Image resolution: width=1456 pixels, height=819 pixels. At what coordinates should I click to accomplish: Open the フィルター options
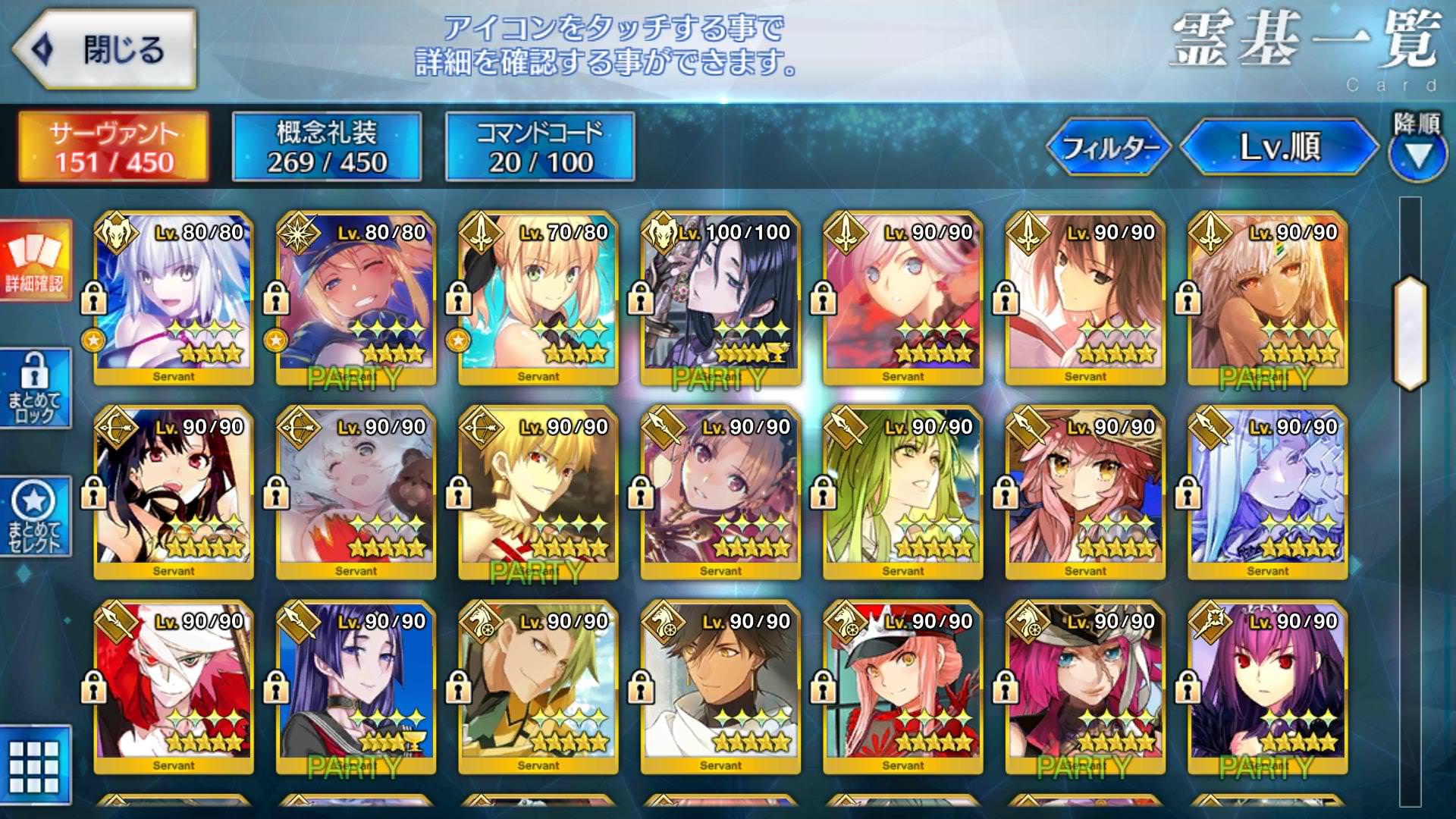(x=1109, y=146)
